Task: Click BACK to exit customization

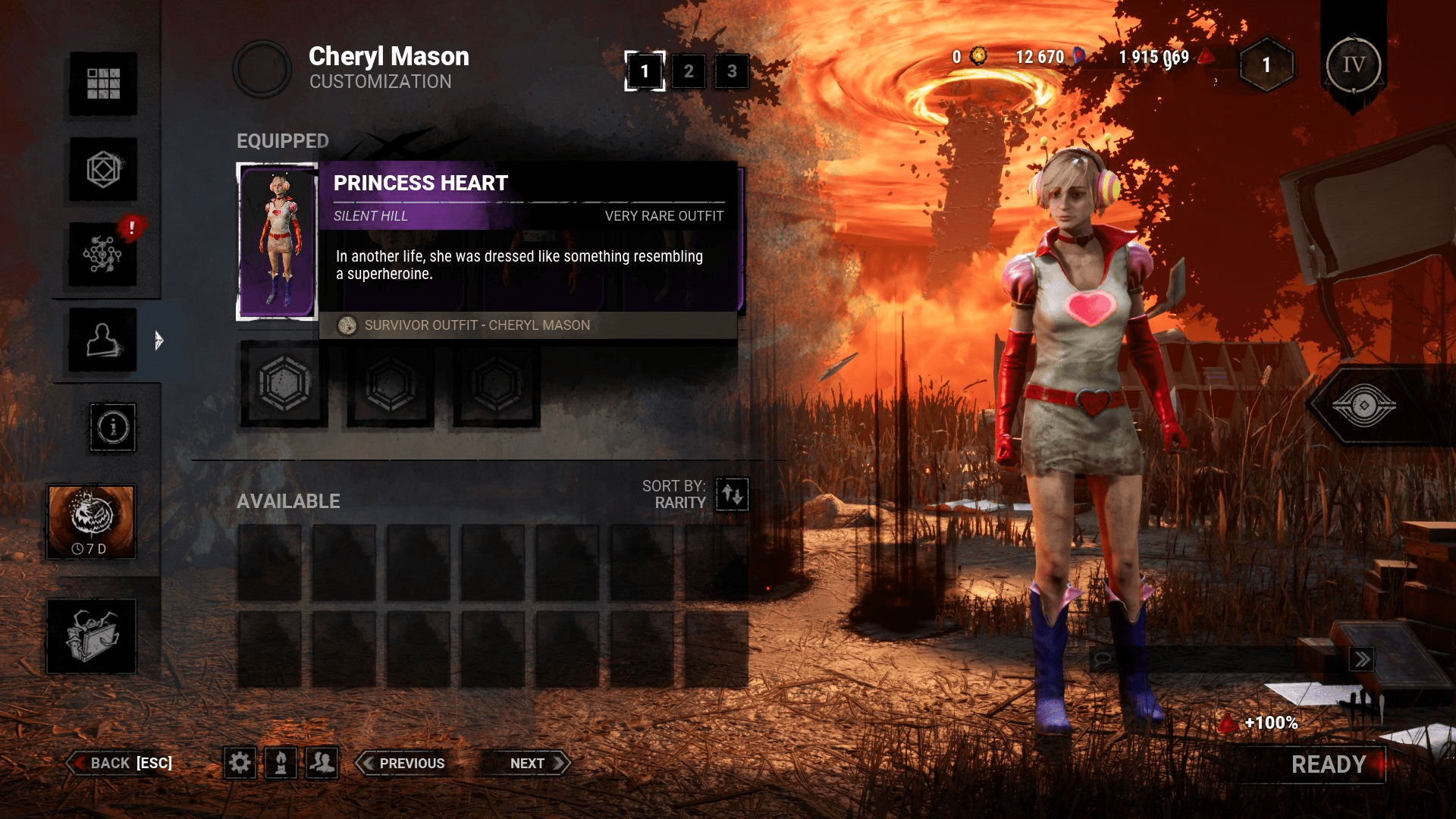Action: 118,763
